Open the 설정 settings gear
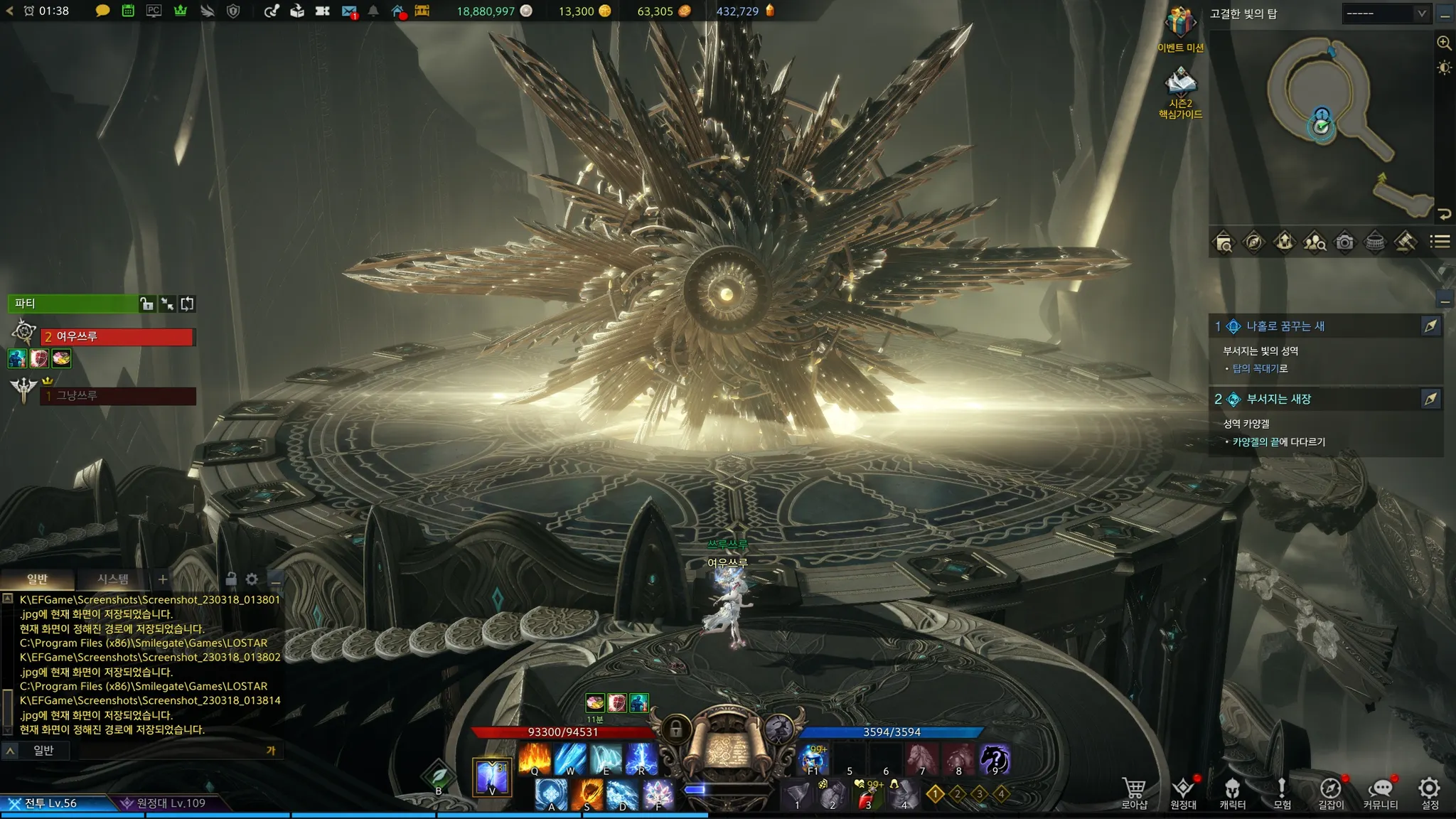 coord(1429,792)
